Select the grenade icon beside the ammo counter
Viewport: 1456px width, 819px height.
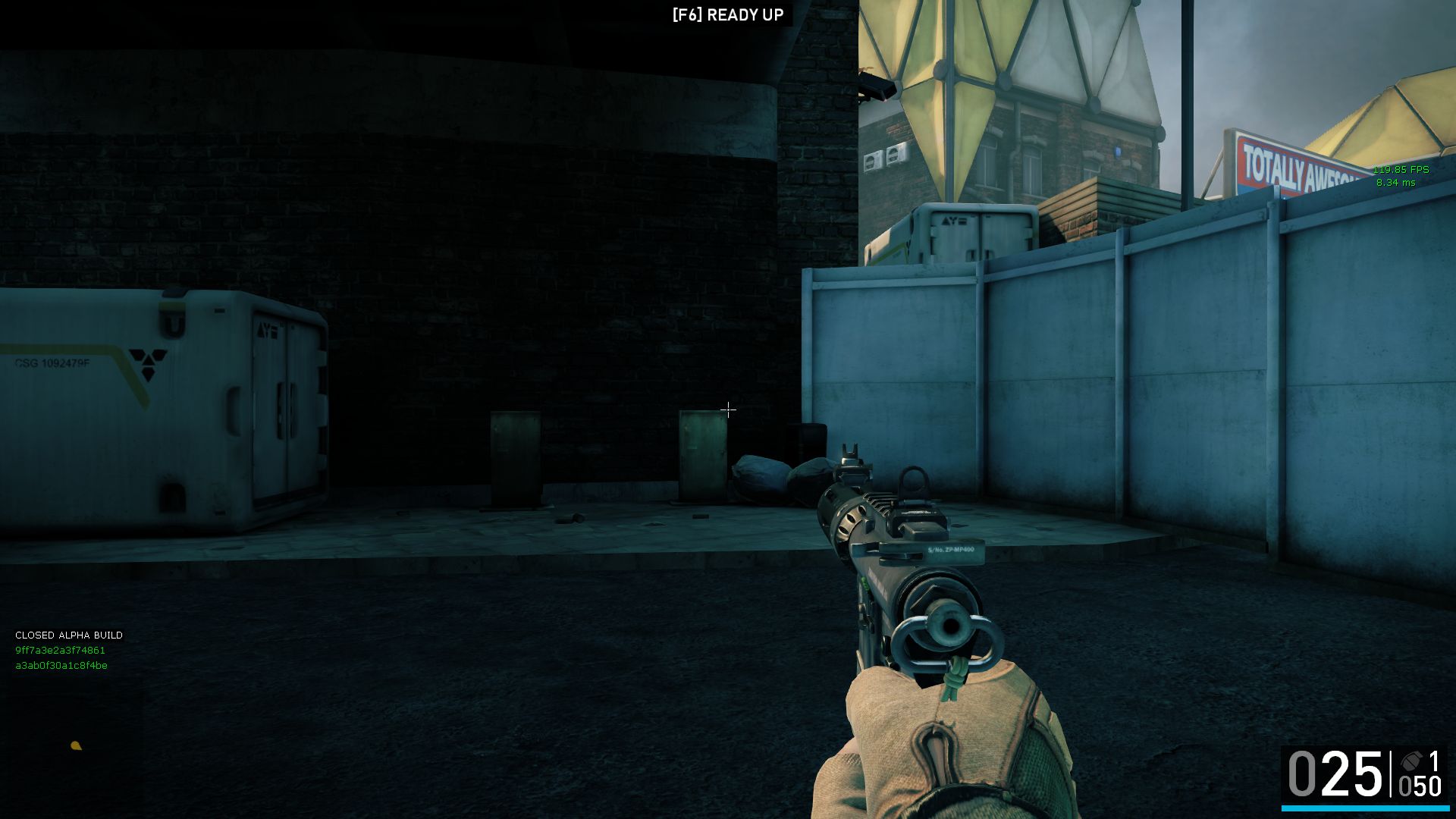click(1410, 761)
